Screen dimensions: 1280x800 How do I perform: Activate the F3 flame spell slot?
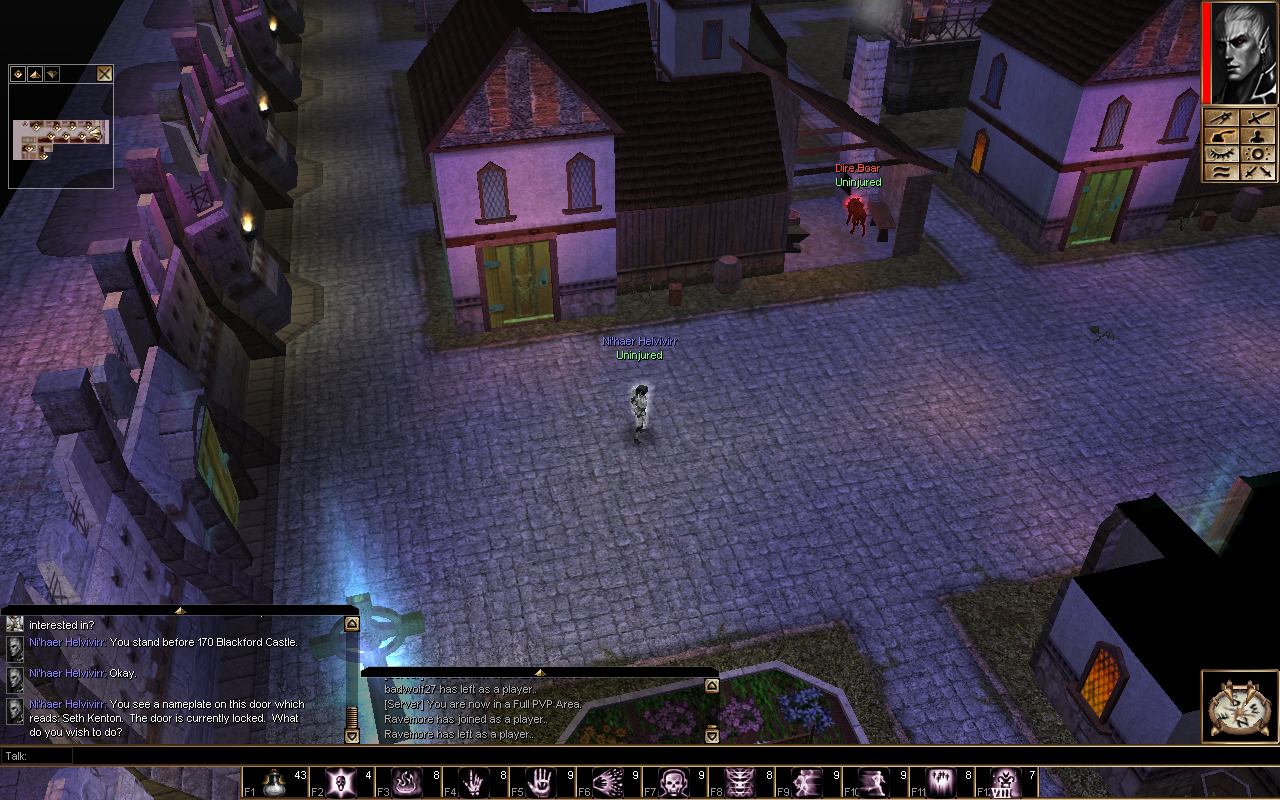pyautogui.click(x=406, y=782)
